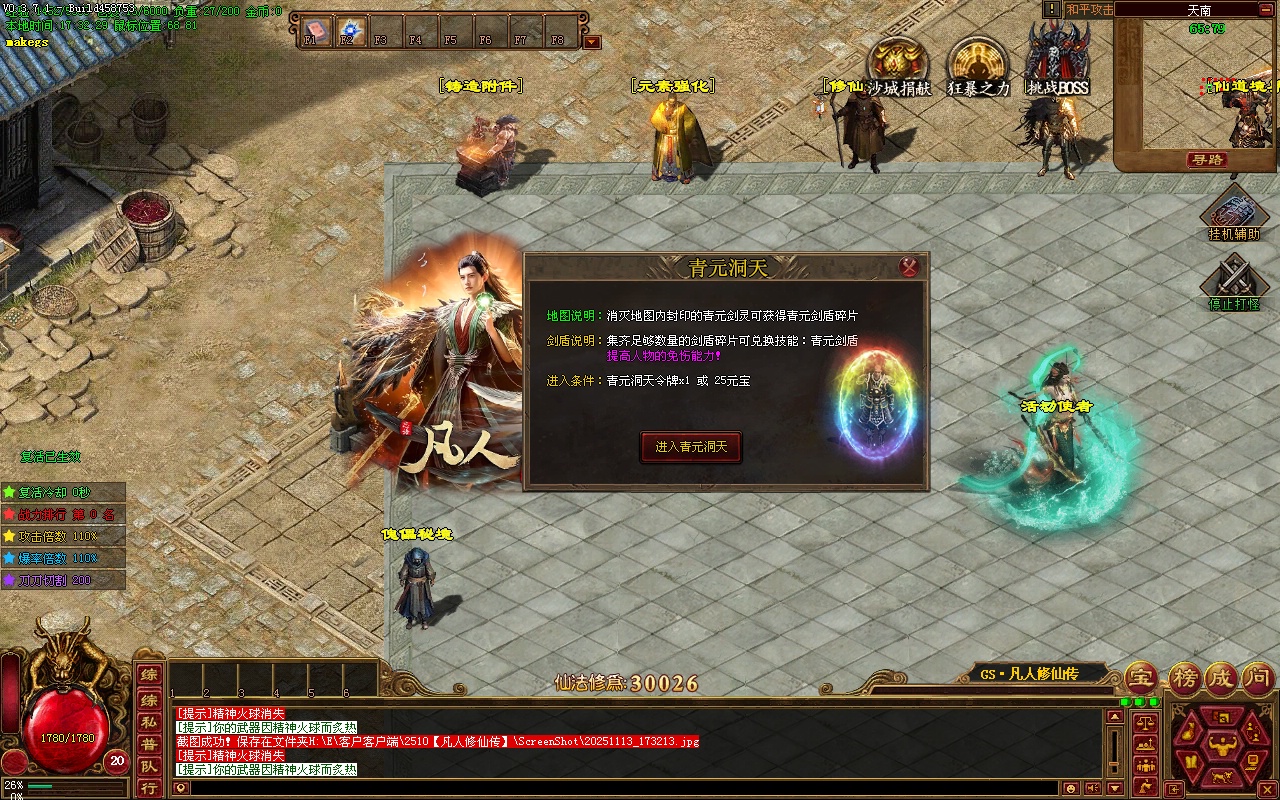This screenshot has width=1280, height=800.
Task: Close the 青元洞天 dialog window
Action: (x=909, y=267)
